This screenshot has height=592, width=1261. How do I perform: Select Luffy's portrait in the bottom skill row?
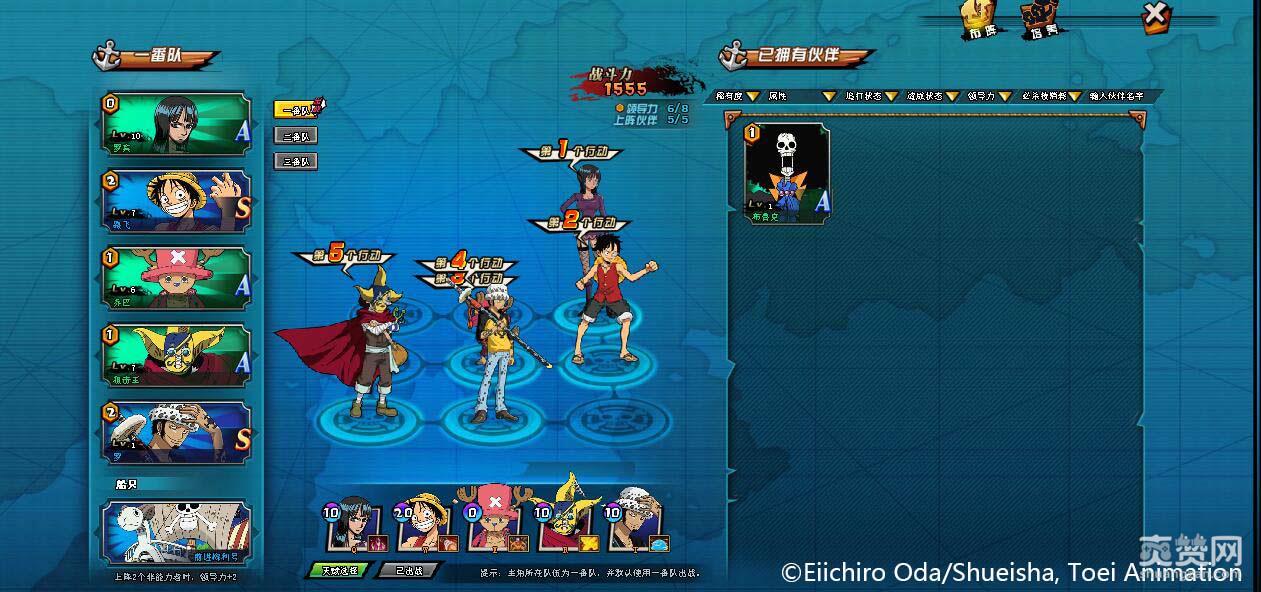pos(422,522)
